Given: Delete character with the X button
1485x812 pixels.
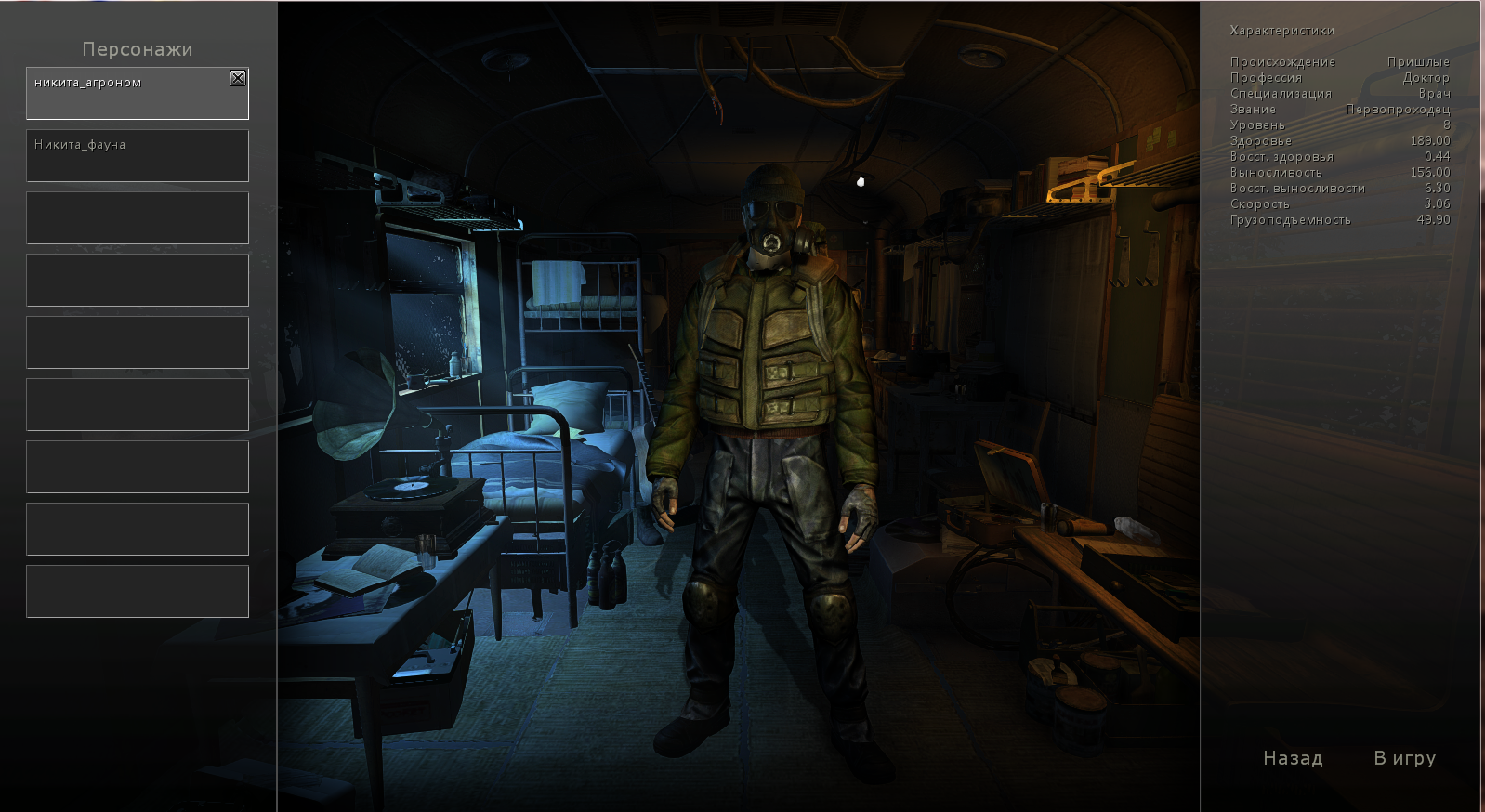Looking at the screenshot, I should (x=238, y=78).
